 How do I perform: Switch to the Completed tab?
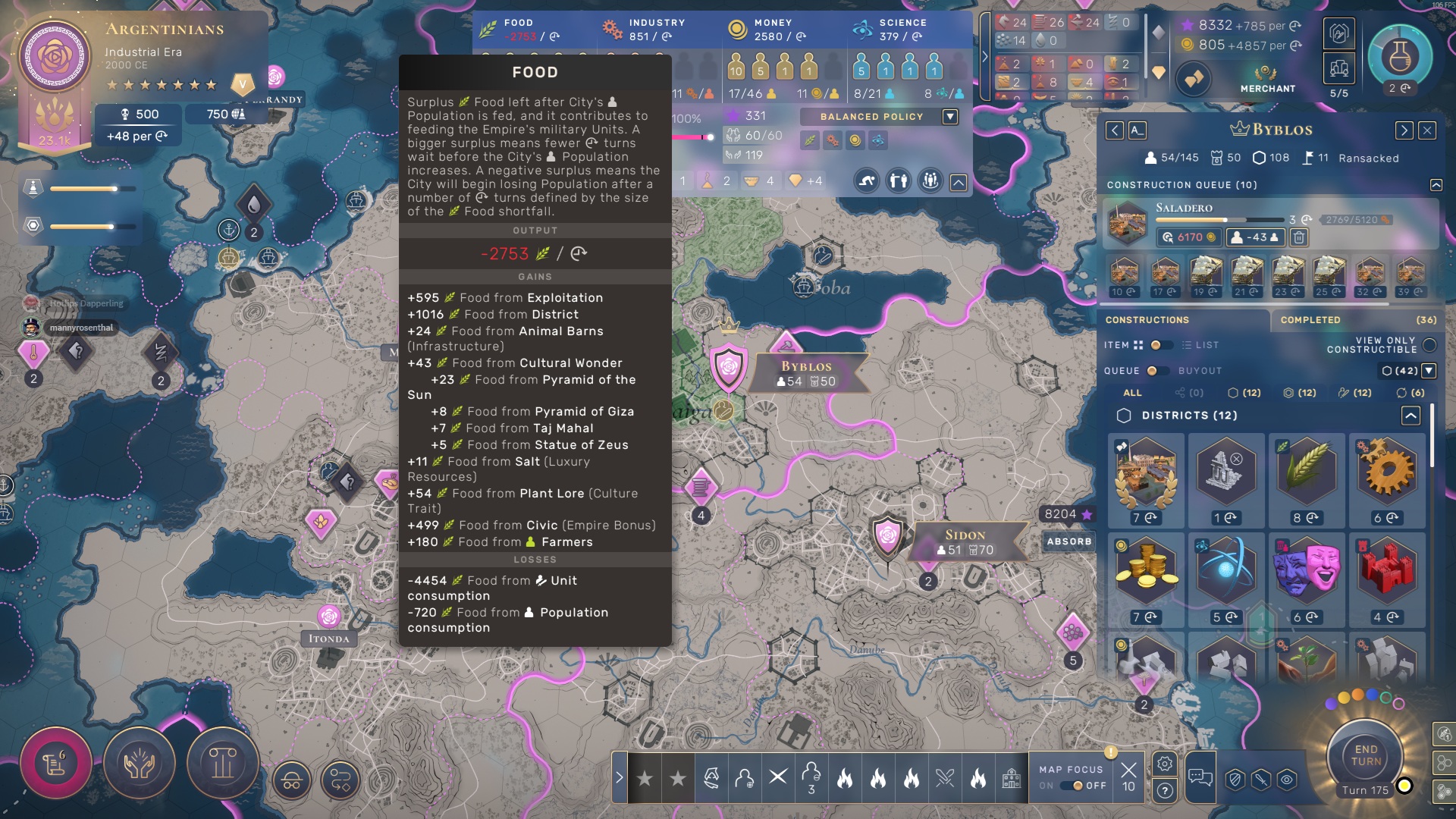click(1310, 320)
